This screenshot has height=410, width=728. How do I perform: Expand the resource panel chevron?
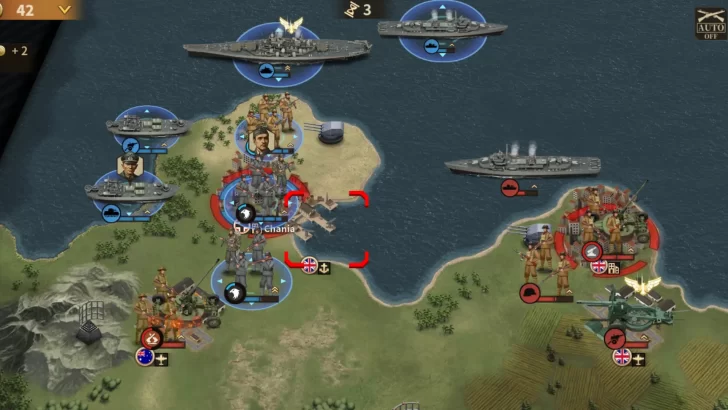(66, 9)
